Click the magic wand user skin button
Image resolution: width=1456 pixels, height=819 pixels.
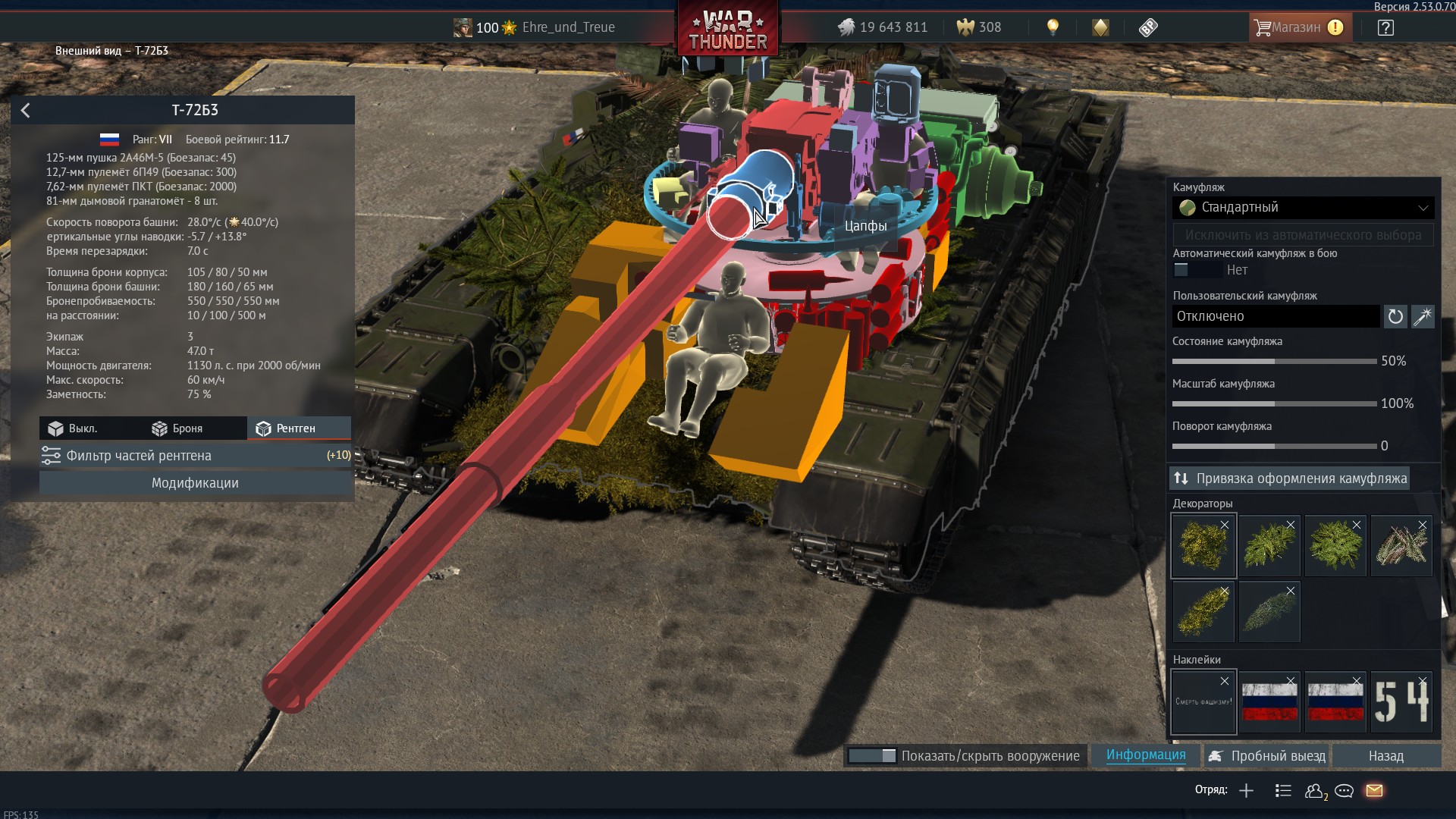[x=1423, y=316]
